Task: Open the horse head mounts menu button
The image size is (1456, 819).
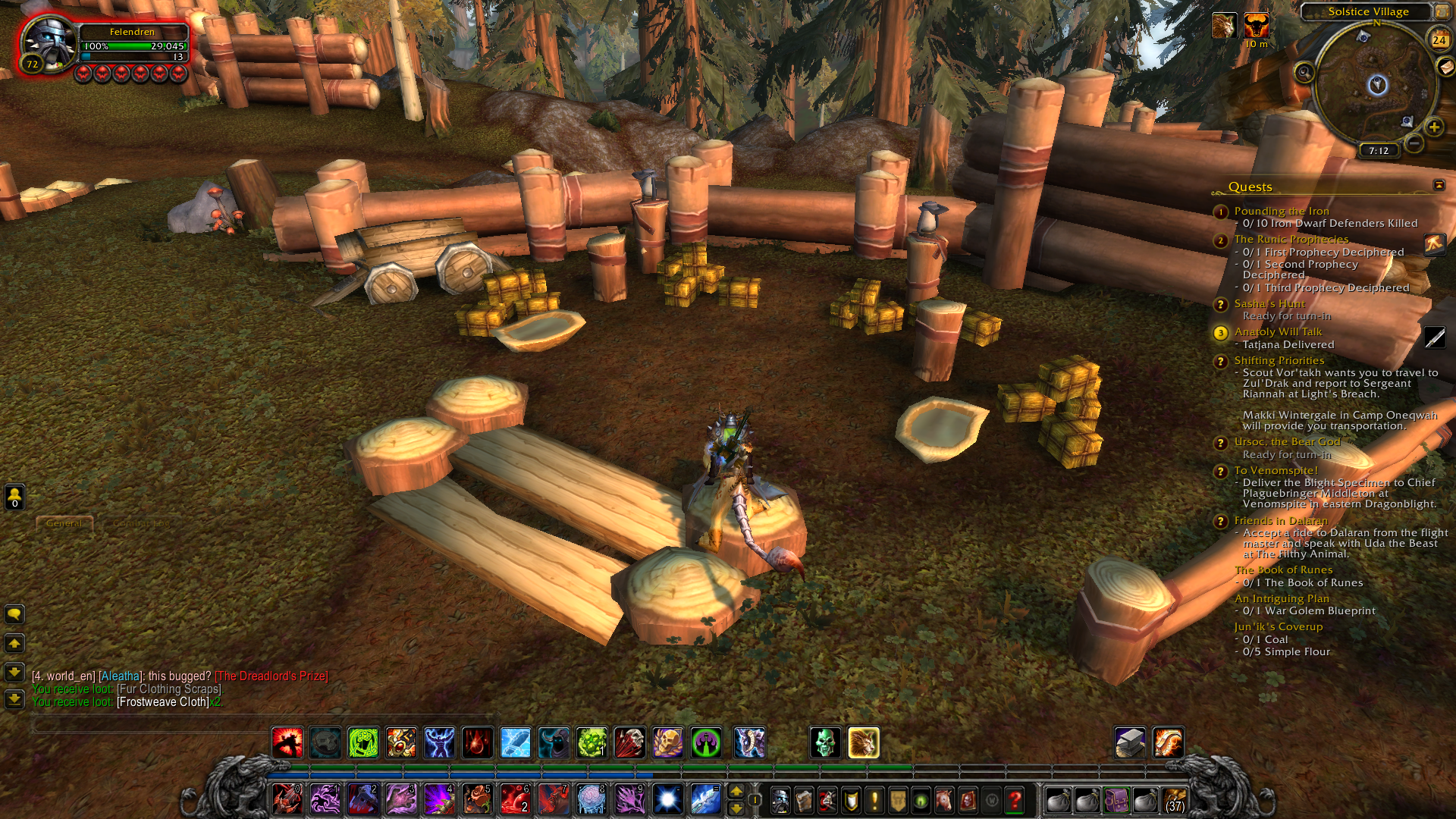Action: point(944,800)
